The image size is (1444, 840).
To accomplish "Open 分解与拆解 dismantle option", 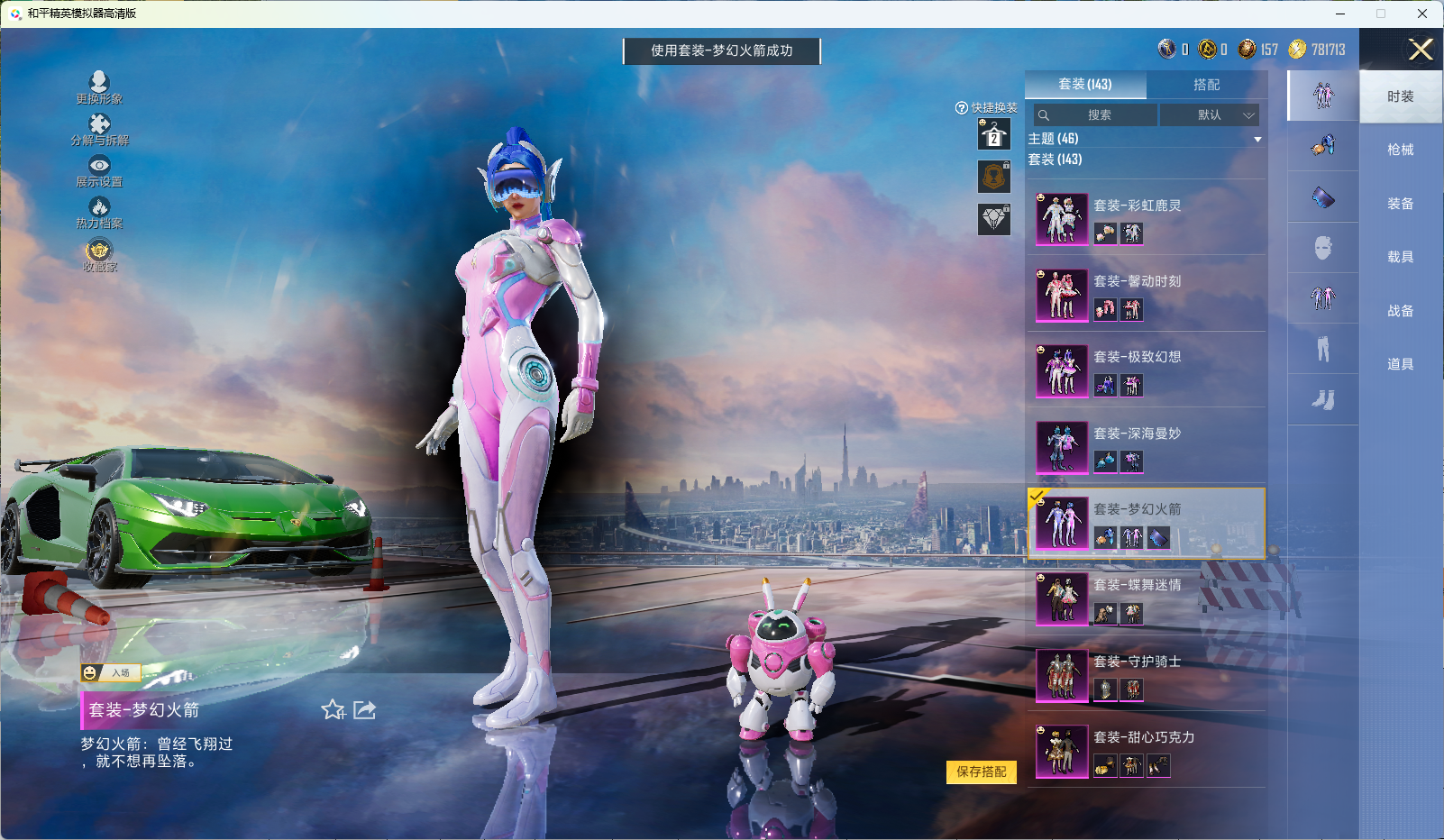I will click(99, 129).
